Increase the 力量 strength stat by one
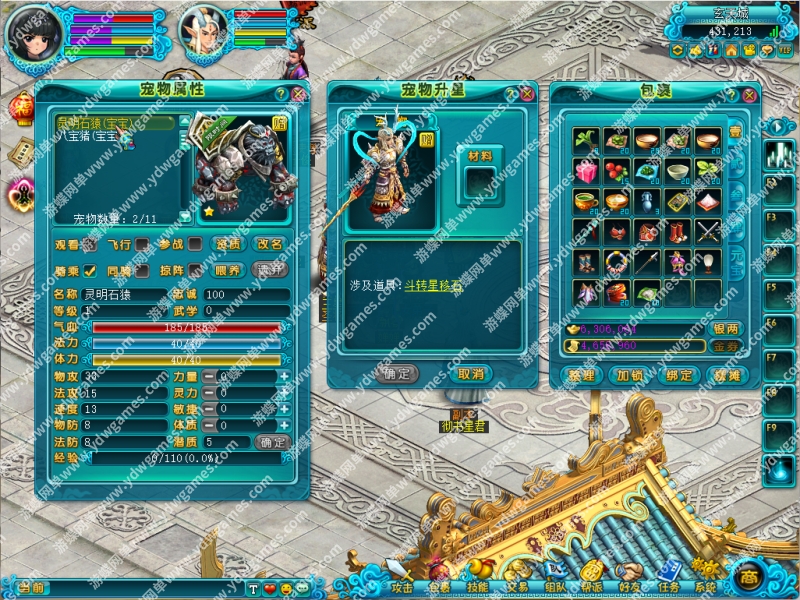Image resolution: width=800 pixels, height=600 pixels. coord(284,377)
